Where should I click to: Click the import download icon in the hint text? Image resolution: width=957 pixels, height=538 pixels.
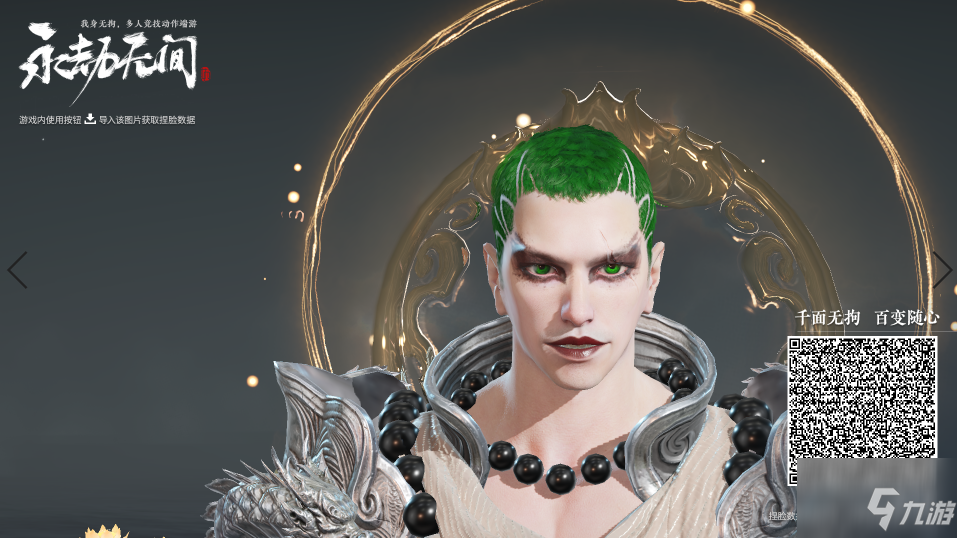(x=90, y=119)
